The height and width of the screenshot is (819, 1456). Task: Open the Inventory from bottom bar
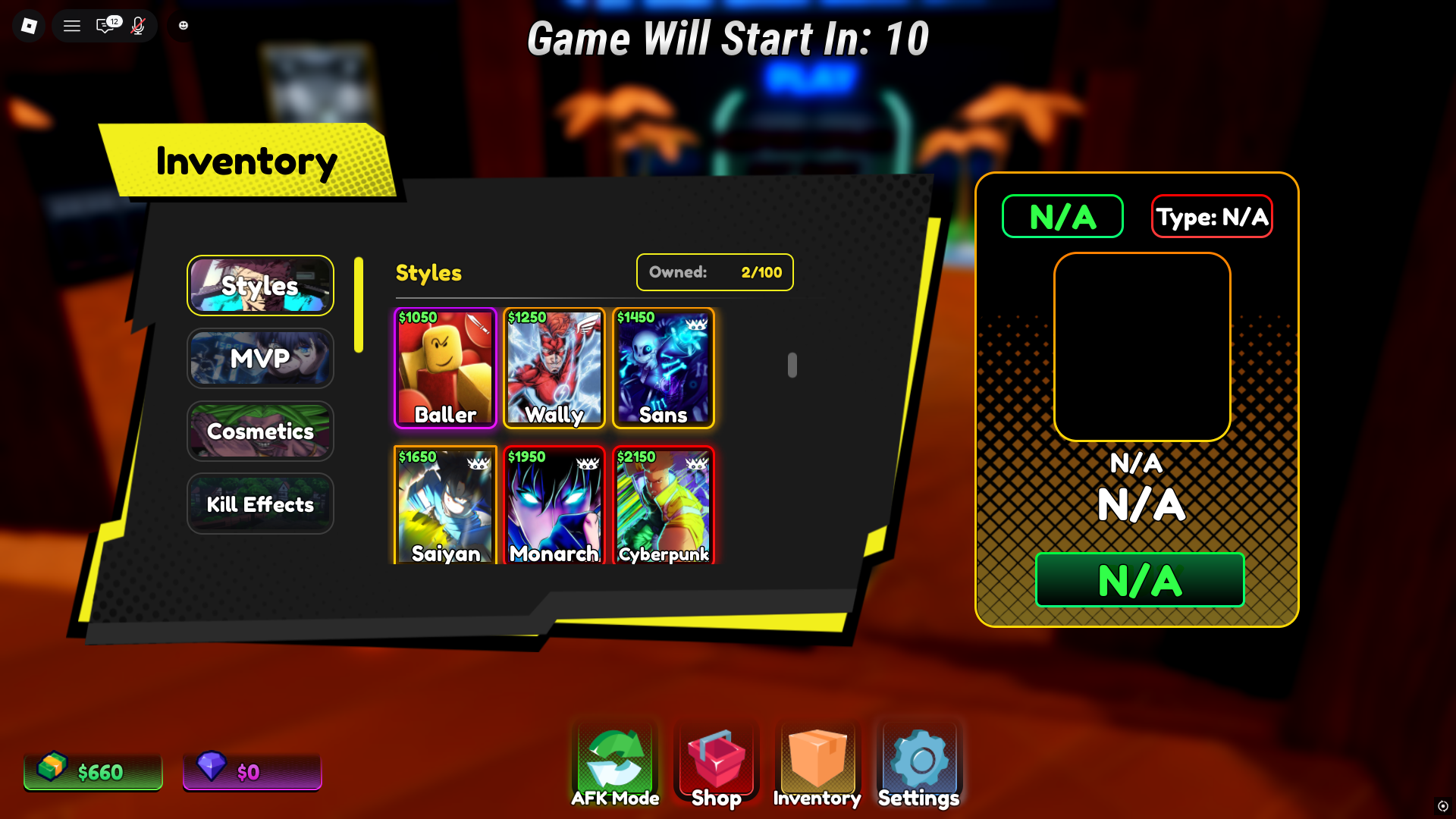coord(817,762)
